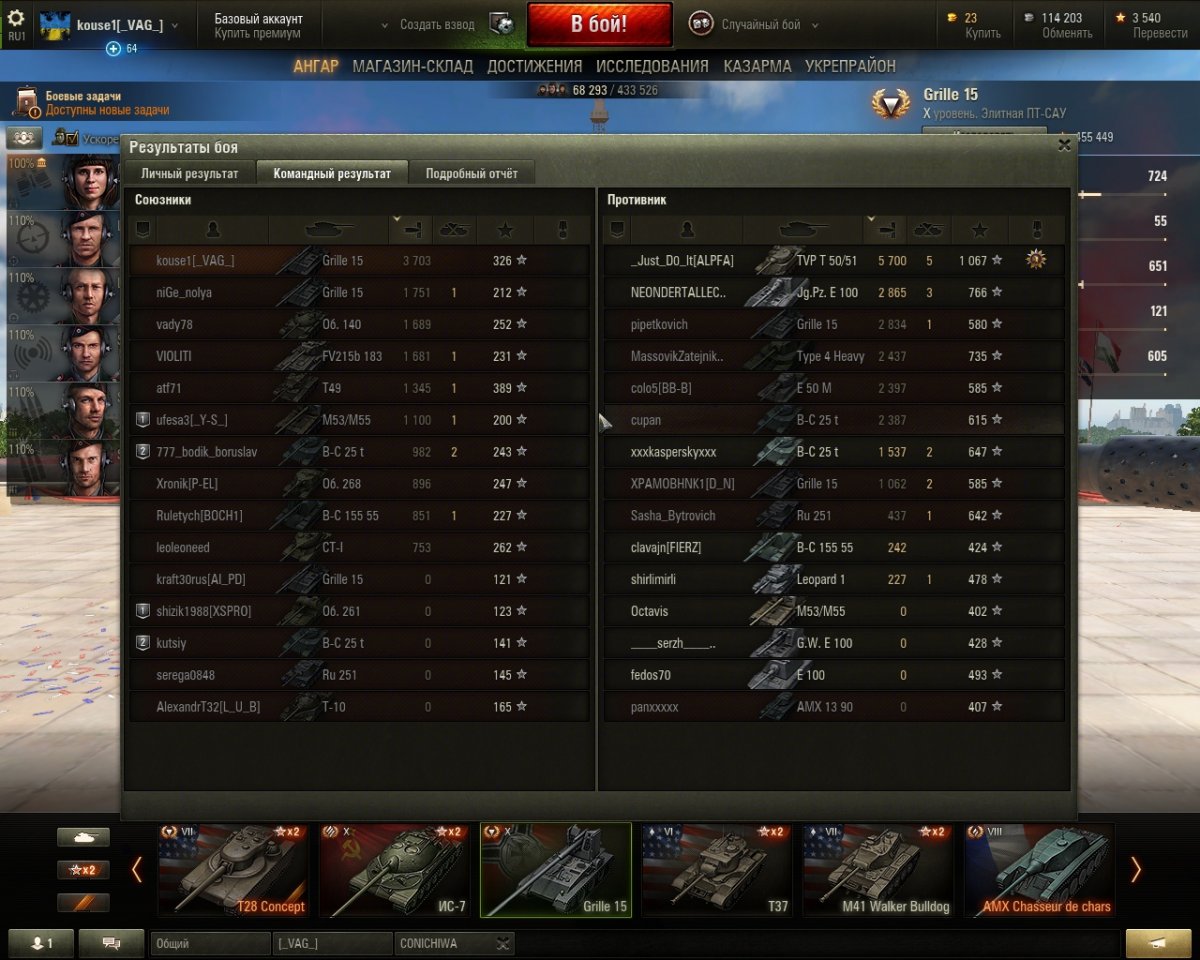Select the Командный результат tab
Image resolution: width=1200 pixels, height=960 pixels.
pos(332,173)
